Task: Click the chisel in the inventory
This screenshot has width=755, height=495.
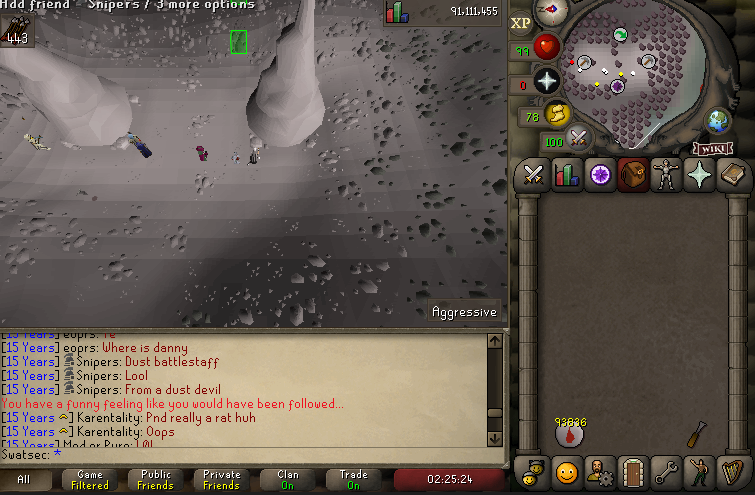Action: [x=697, y=433]
